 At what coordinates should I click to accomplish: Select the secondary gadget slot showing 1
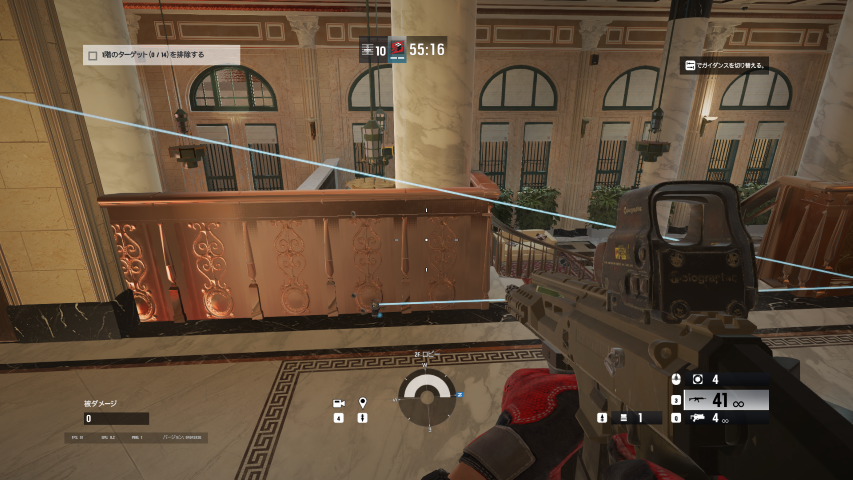[x=628, y=418]
